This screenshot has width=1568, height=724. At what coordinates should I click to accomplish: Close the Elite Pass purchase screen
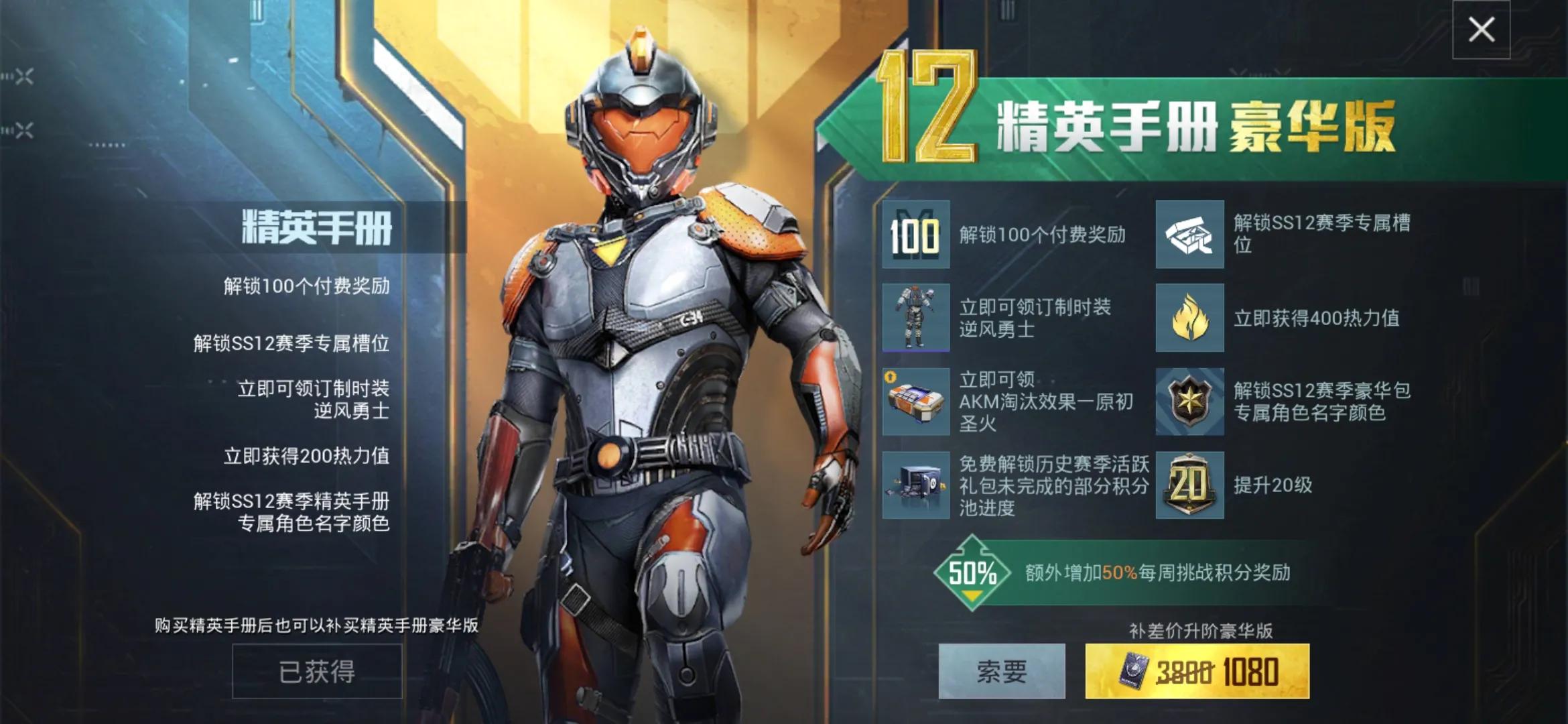[1481, 29]
